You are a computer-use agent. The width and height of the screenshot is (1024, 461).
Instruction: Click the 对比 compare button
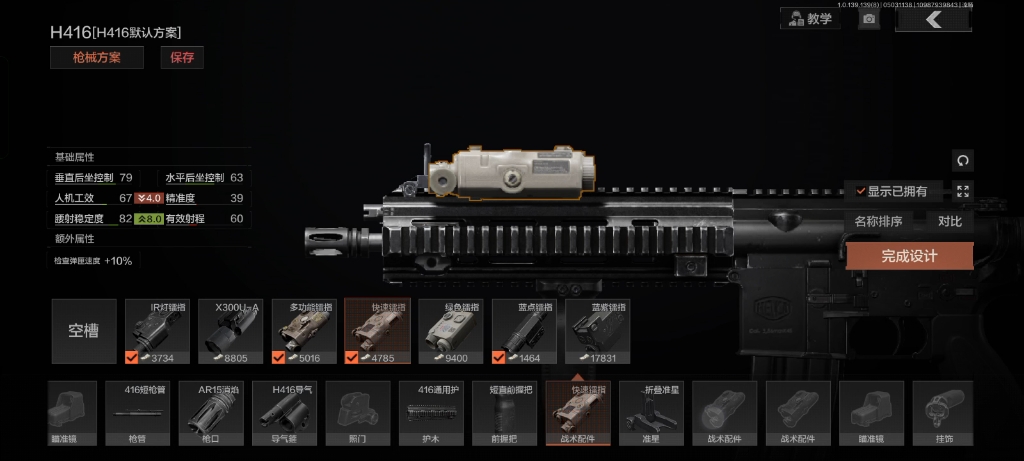(x=949, y=221)
